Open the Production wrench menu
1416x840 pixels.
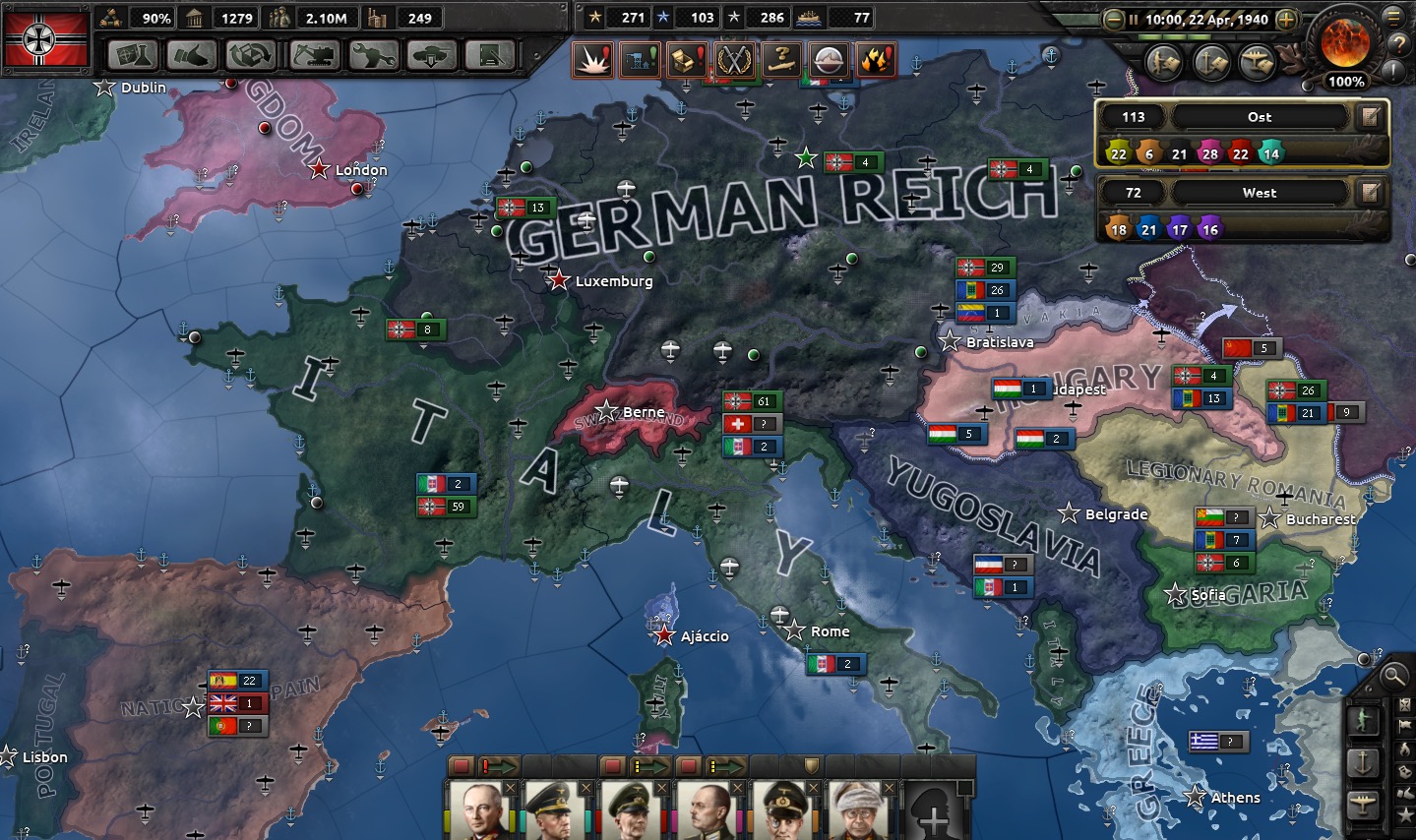[373, 55]
